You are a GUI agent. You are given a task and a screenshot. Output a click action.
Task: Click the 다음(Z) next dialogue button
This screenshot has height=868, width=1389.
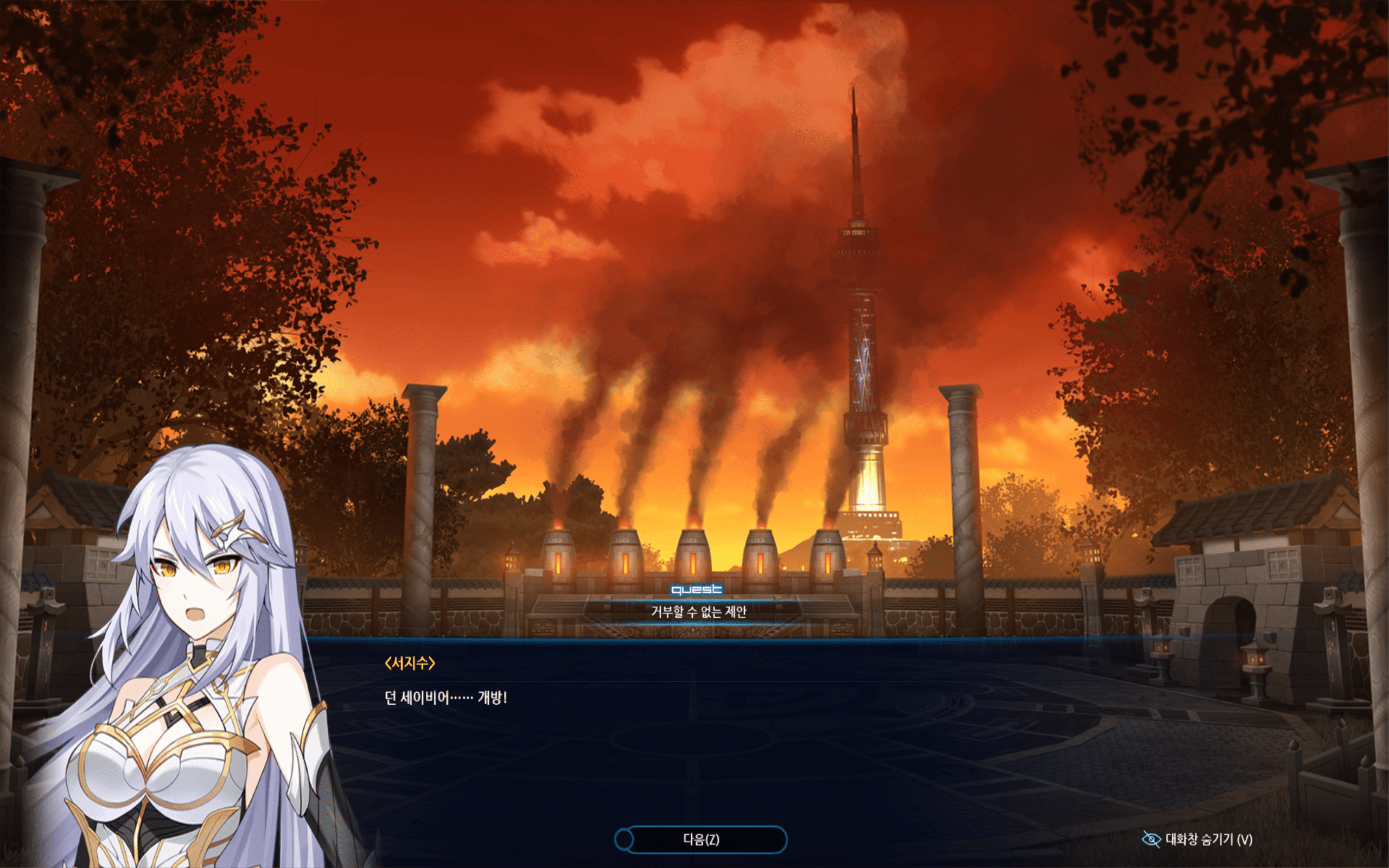[701, 839]
